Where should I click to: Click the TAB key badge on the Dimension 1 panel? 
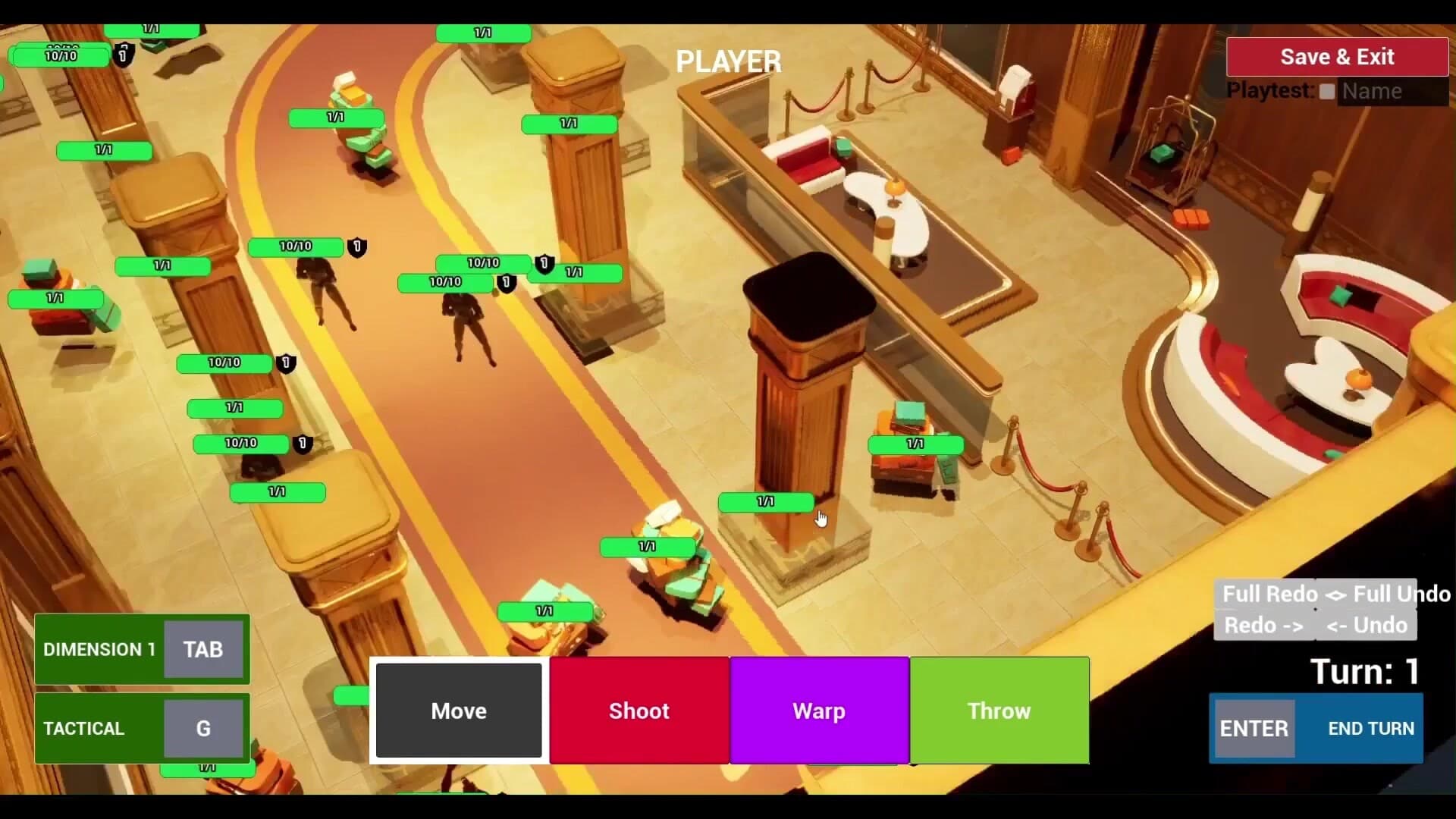point(202,649)
